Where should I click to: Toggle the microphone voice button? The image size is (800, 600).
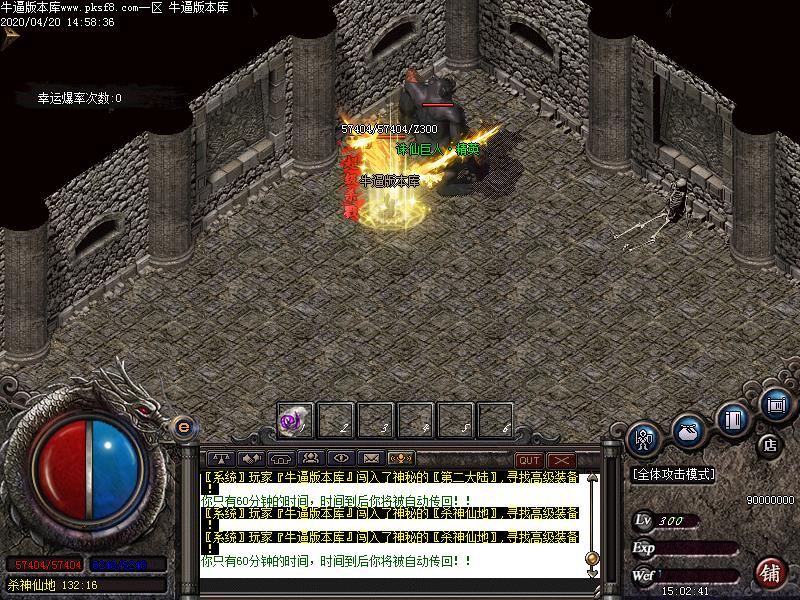point(400,459)
